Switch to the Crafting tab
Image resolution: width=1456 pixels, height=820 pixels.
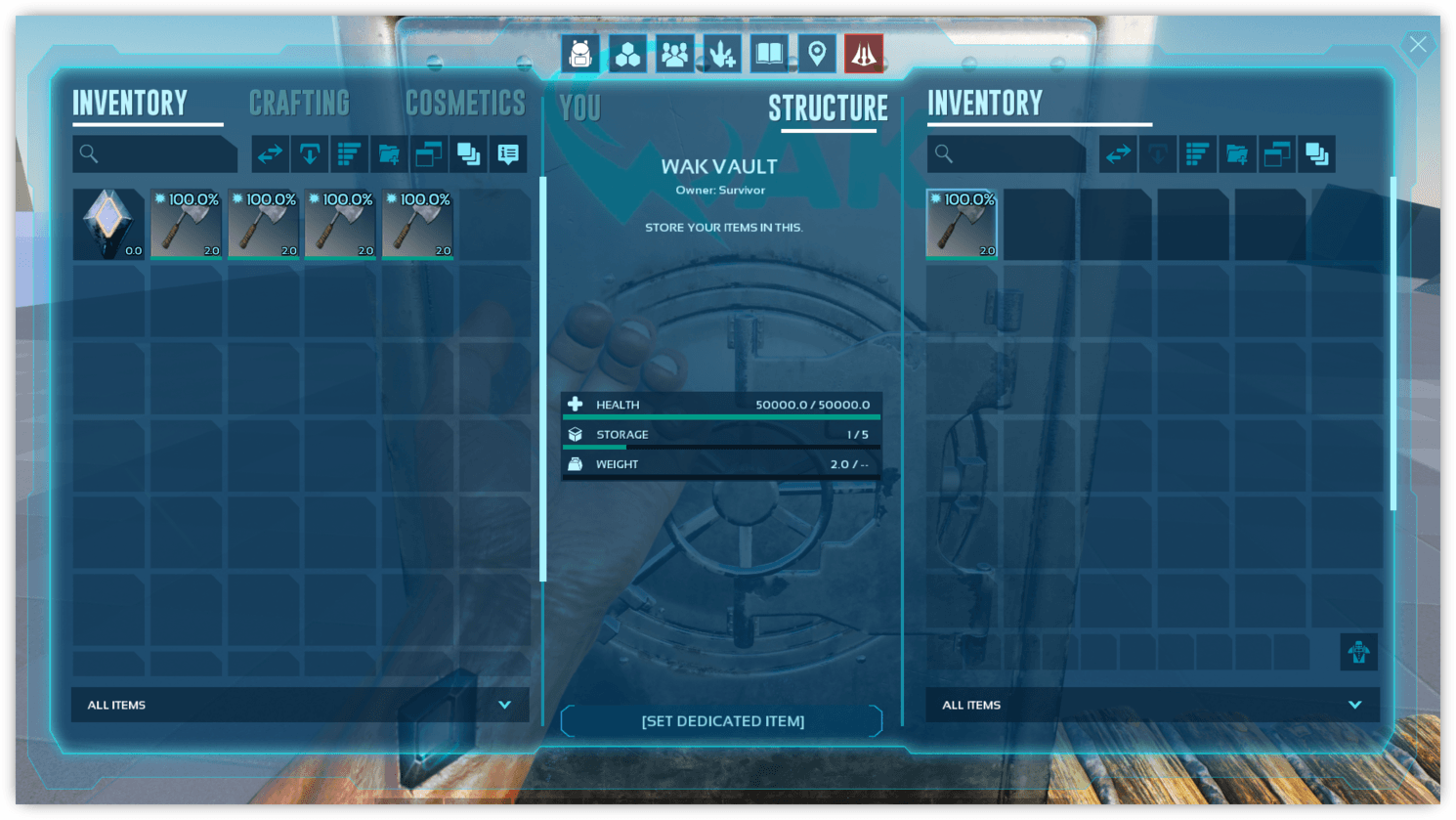[x=299, y=104]
